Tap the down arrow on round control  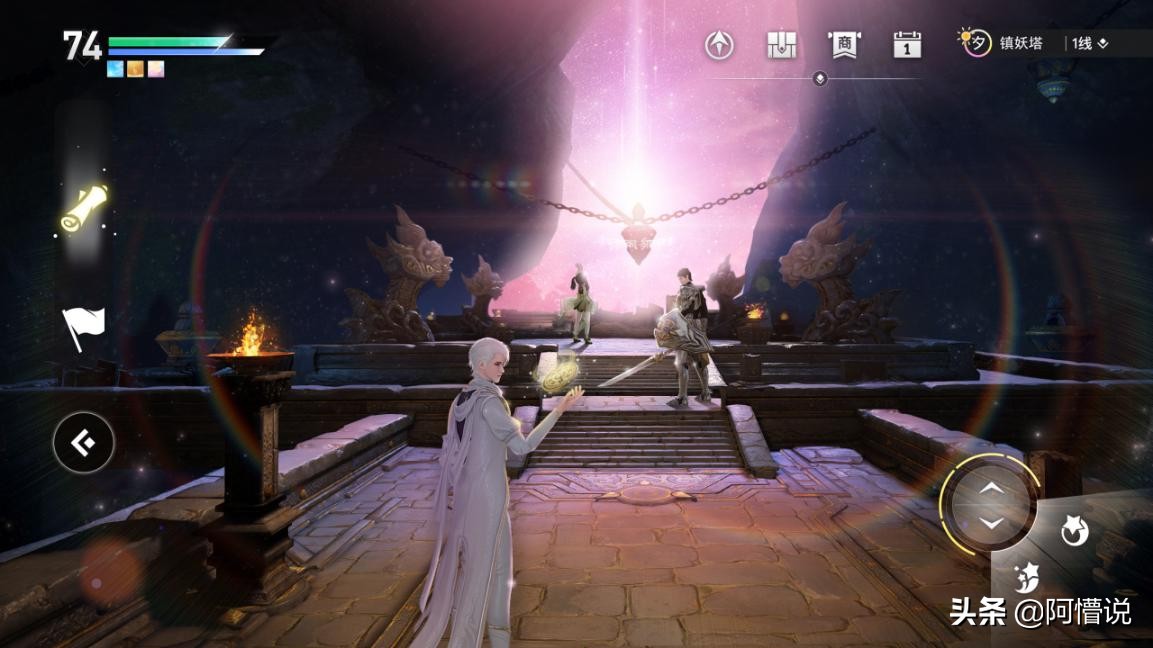click(x=990, y=523)
